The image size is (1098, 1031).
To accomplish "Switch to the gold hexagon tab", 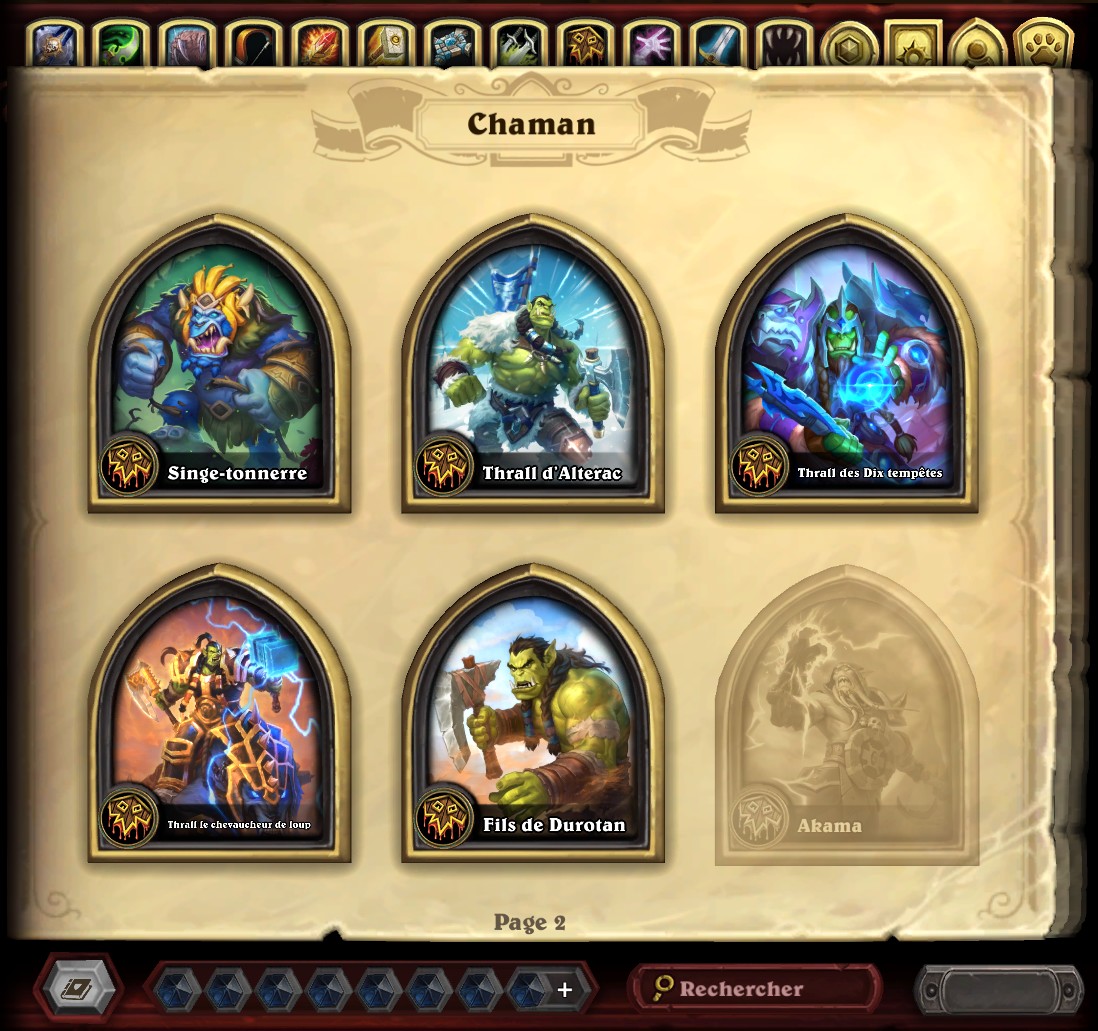I will pyautogui.click(x=849, y=44).
